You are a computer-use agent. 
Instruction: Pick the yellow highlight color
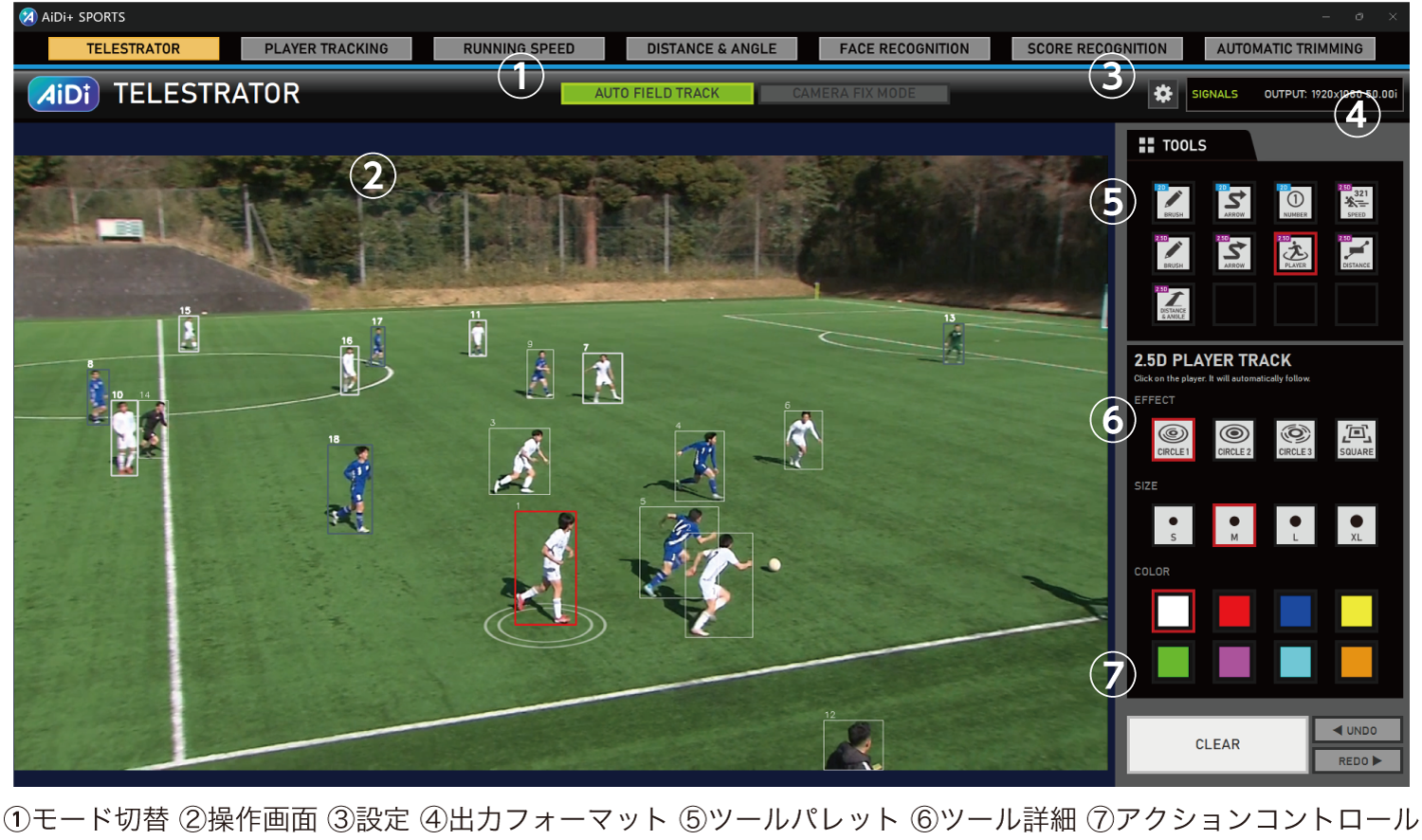1356,611
